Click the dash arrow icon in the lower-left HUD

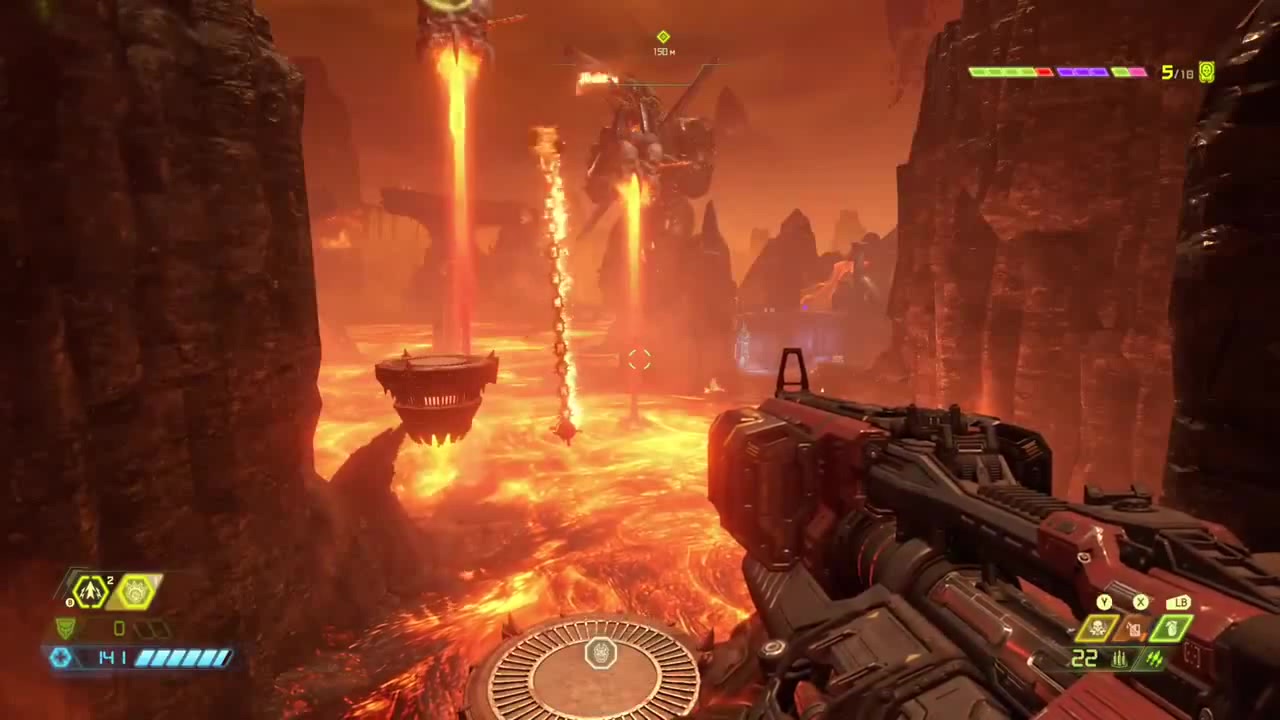90,592
